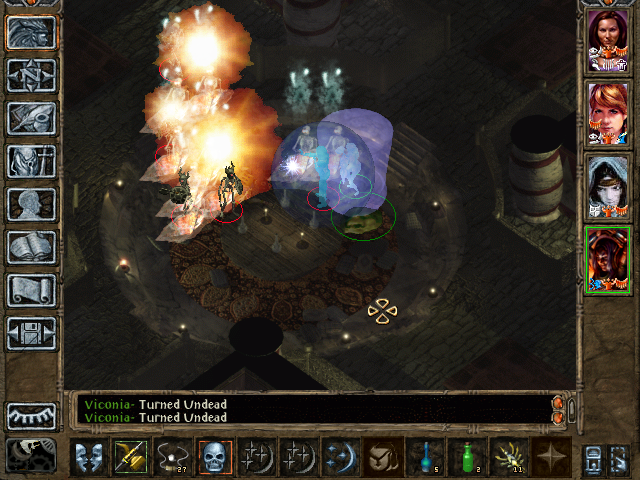Select the green-highlighted fourth portrait
The height and width of the screenshot is (480, 640).
pos(607,259)
